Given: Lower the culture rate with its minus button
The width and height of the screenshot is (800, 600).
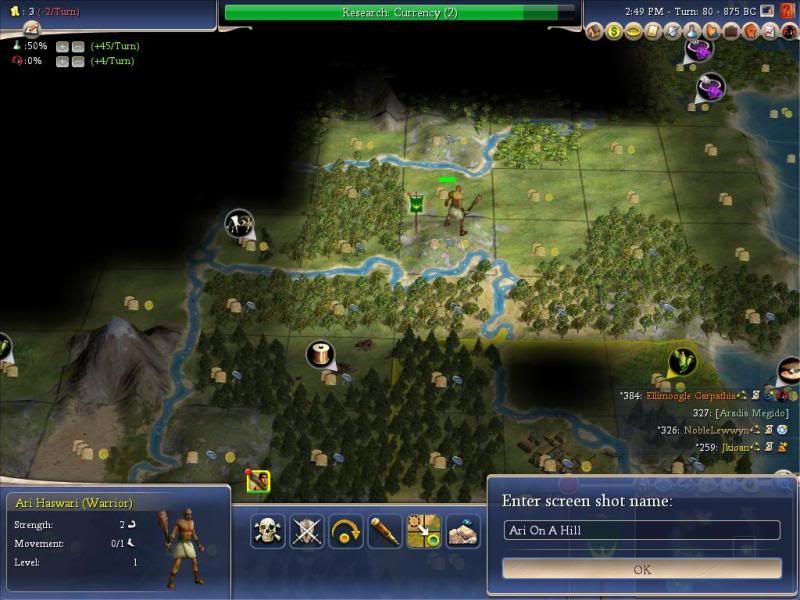Looking at the screenshot, I should click(76, 62).
